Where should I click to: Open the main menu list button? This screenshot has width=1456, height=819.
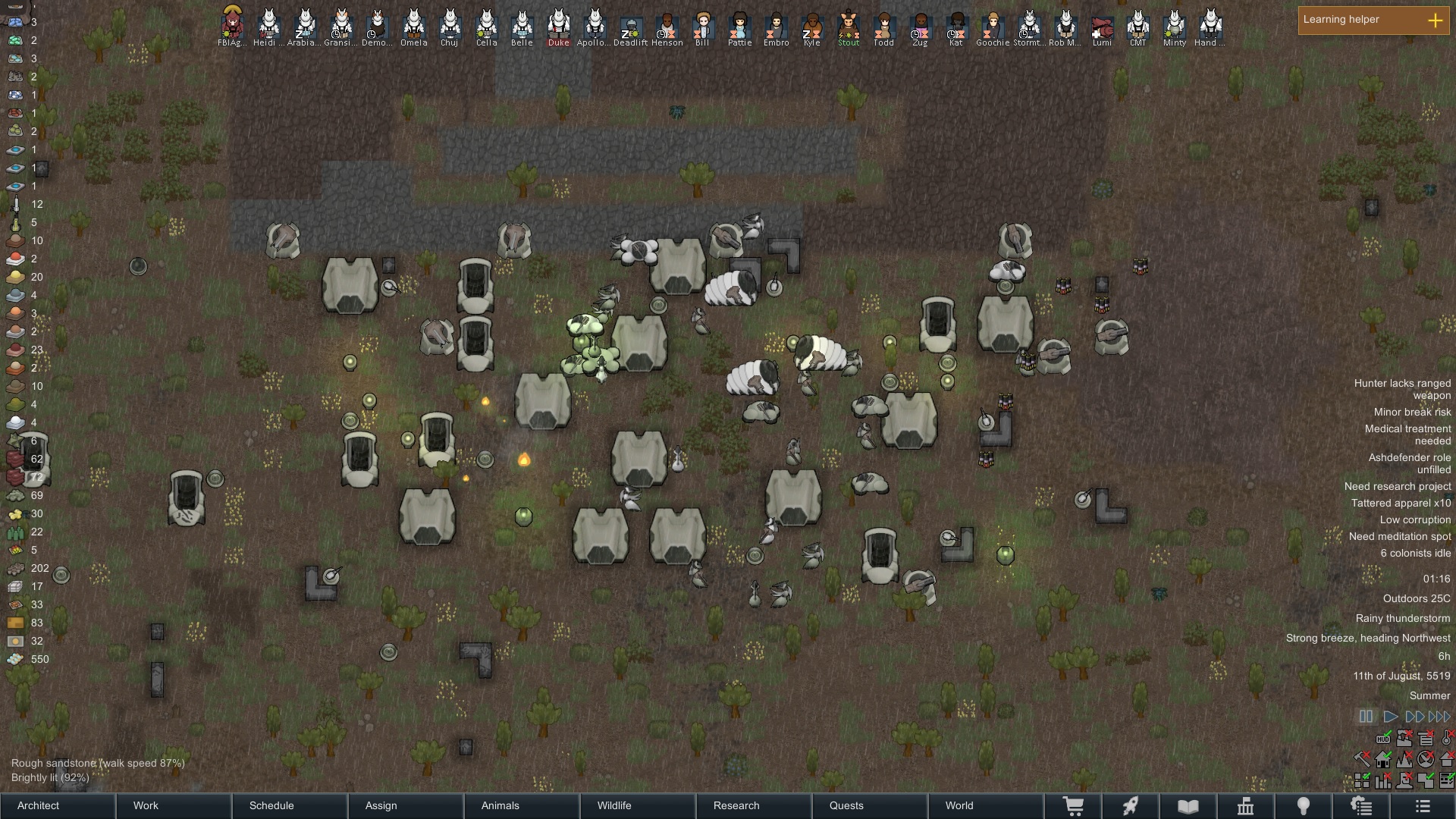pos(1423,806)
